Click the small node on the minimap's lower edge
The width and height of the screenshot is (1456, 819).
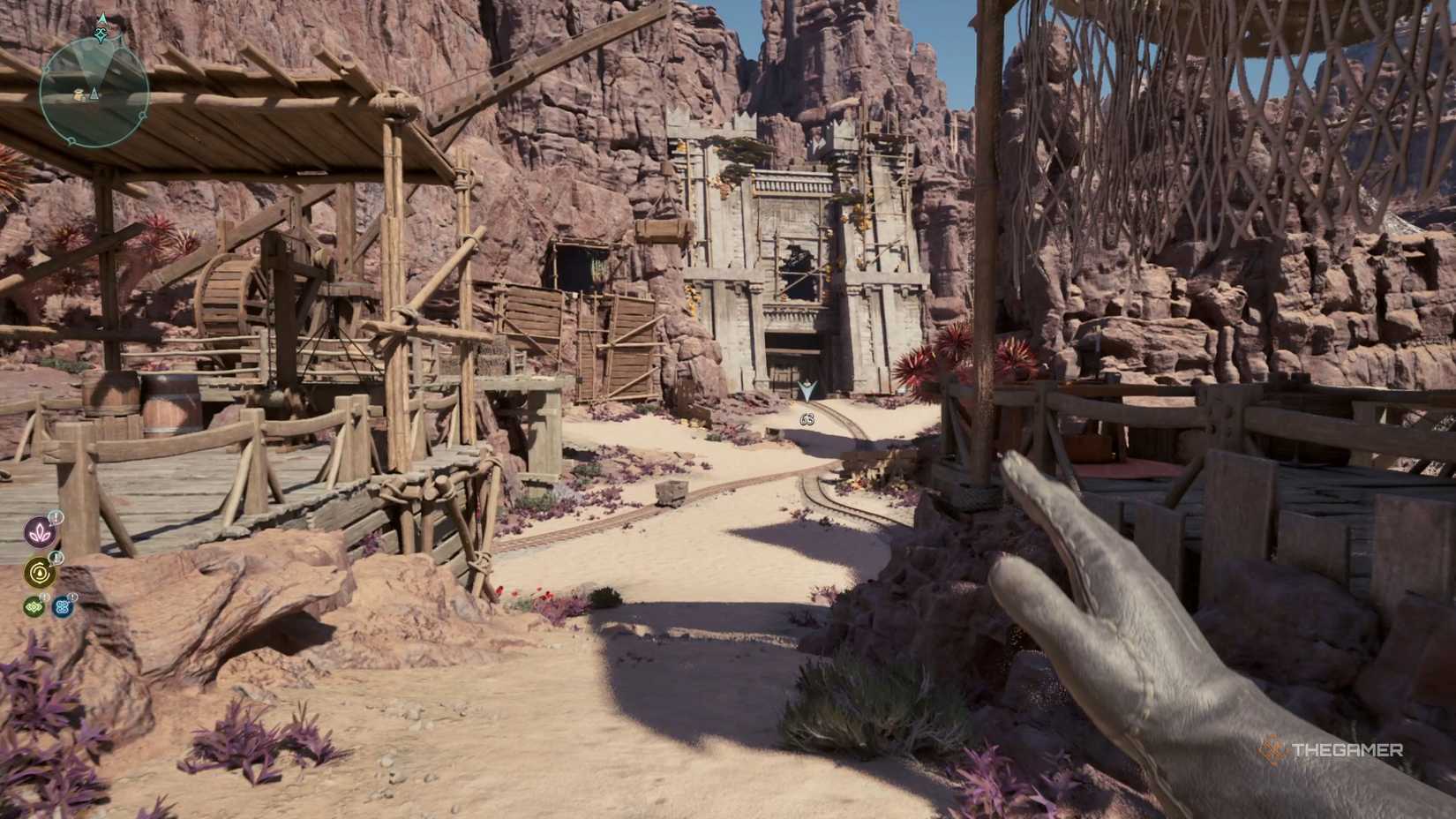coord(71,140)
